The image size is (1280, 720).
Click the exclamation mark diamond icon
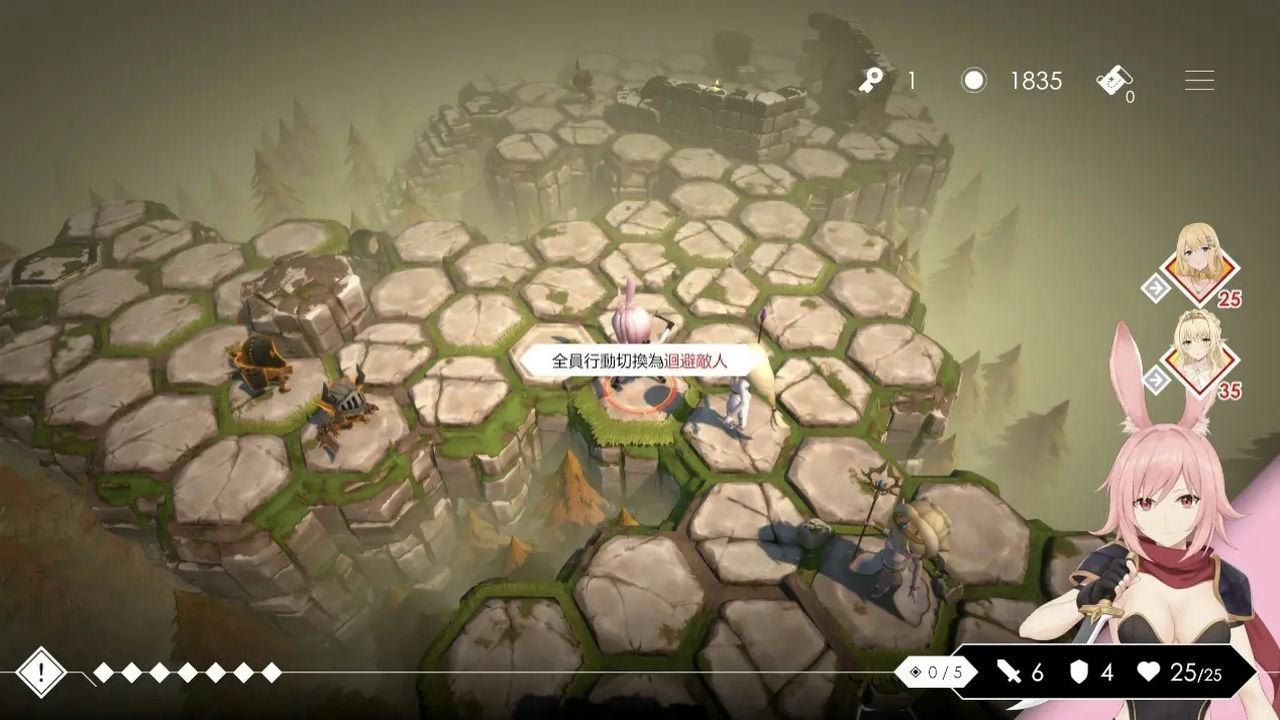[x=41, y=673]
